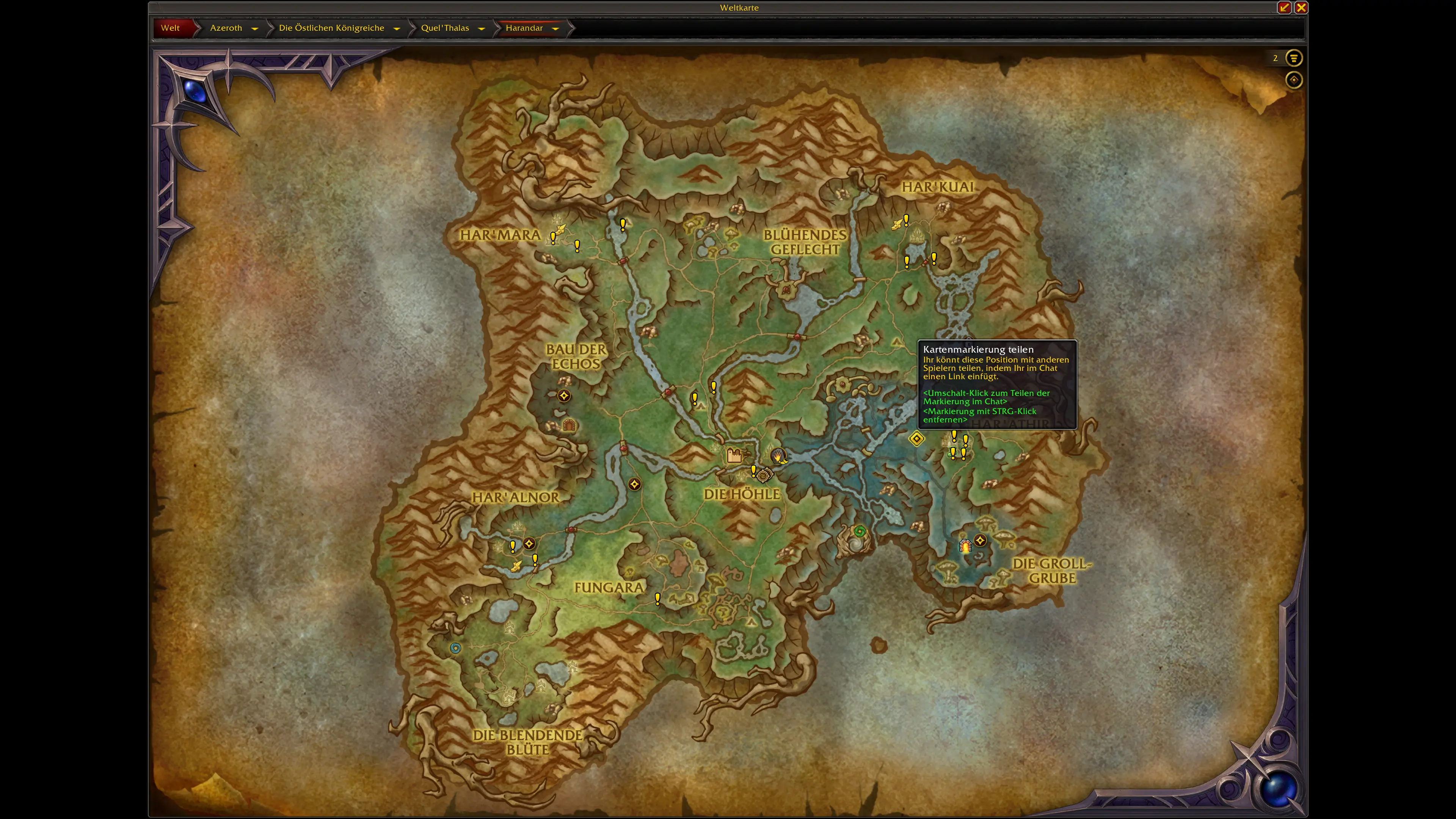
Task: Select the yellow diamond map pin marker
Action: 916,438
